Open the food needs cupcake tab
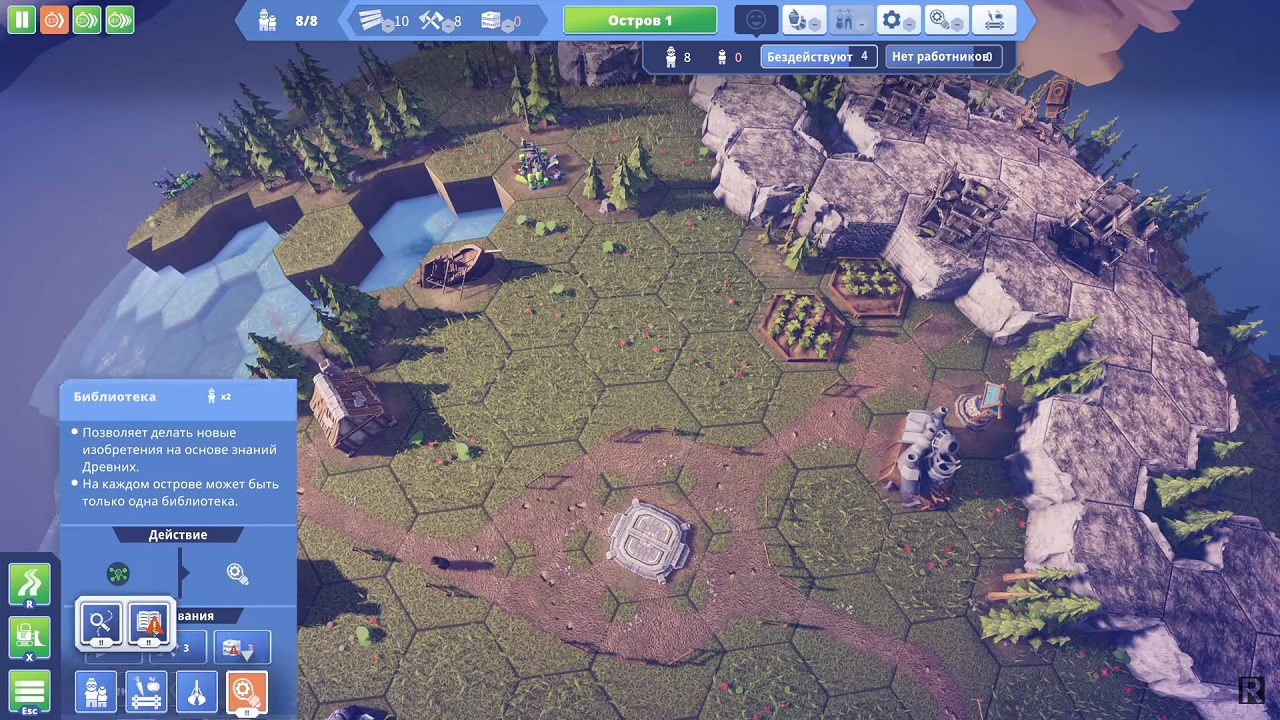The image size is (1280, 720). coord(803,20)
